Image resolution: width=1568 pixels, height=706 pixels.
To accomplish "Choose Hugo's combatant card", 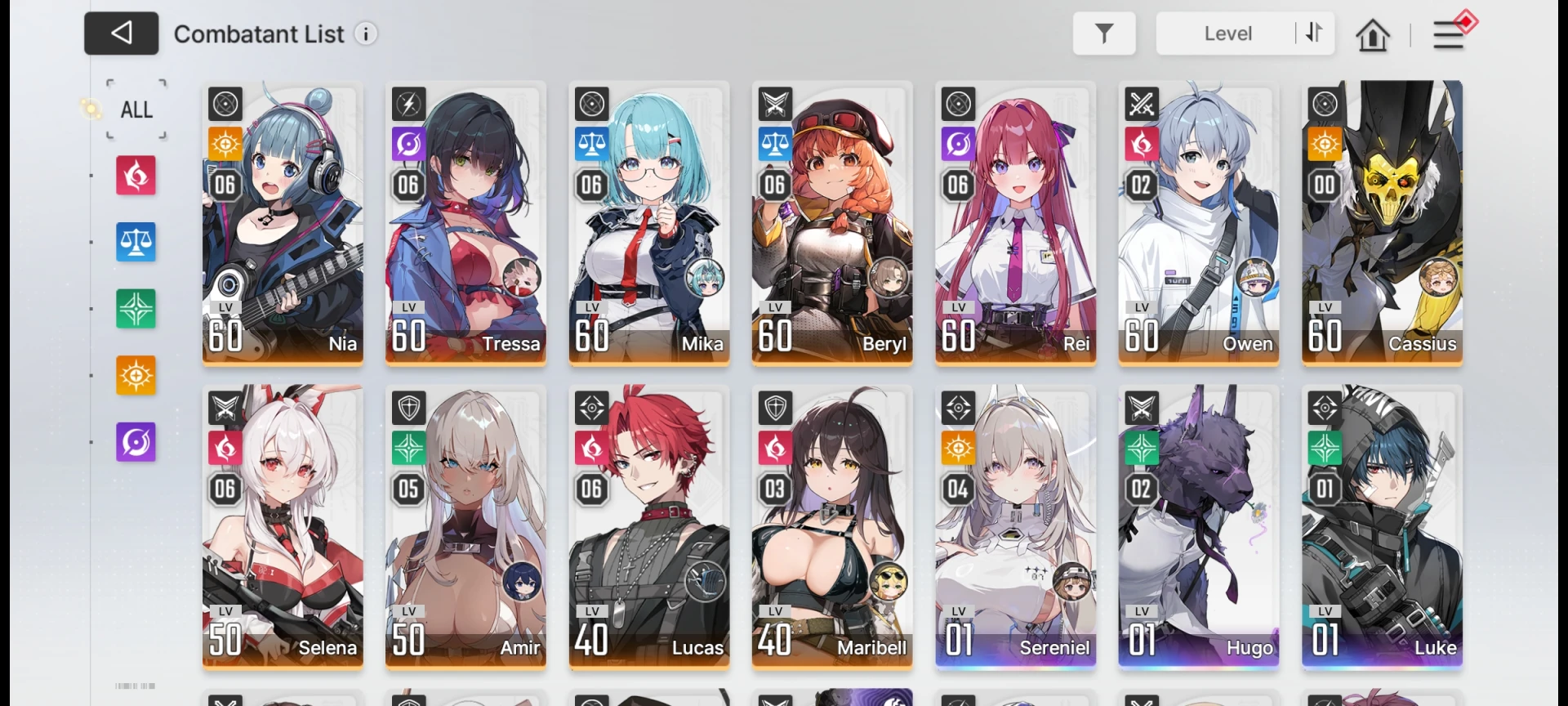I will point(1198,526).
